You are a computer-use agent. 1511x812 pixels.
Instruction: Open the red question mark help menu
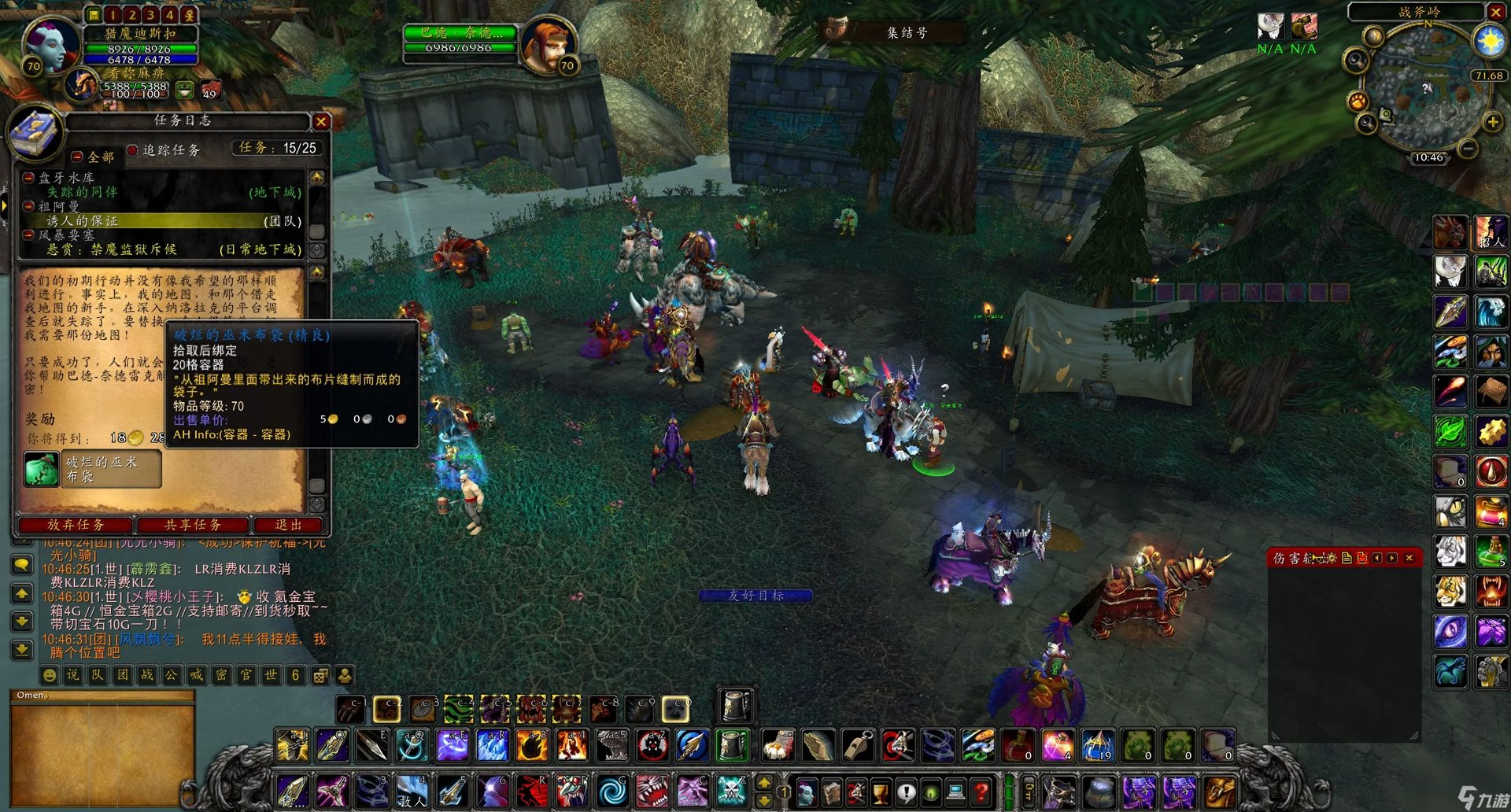coord(981,791)
